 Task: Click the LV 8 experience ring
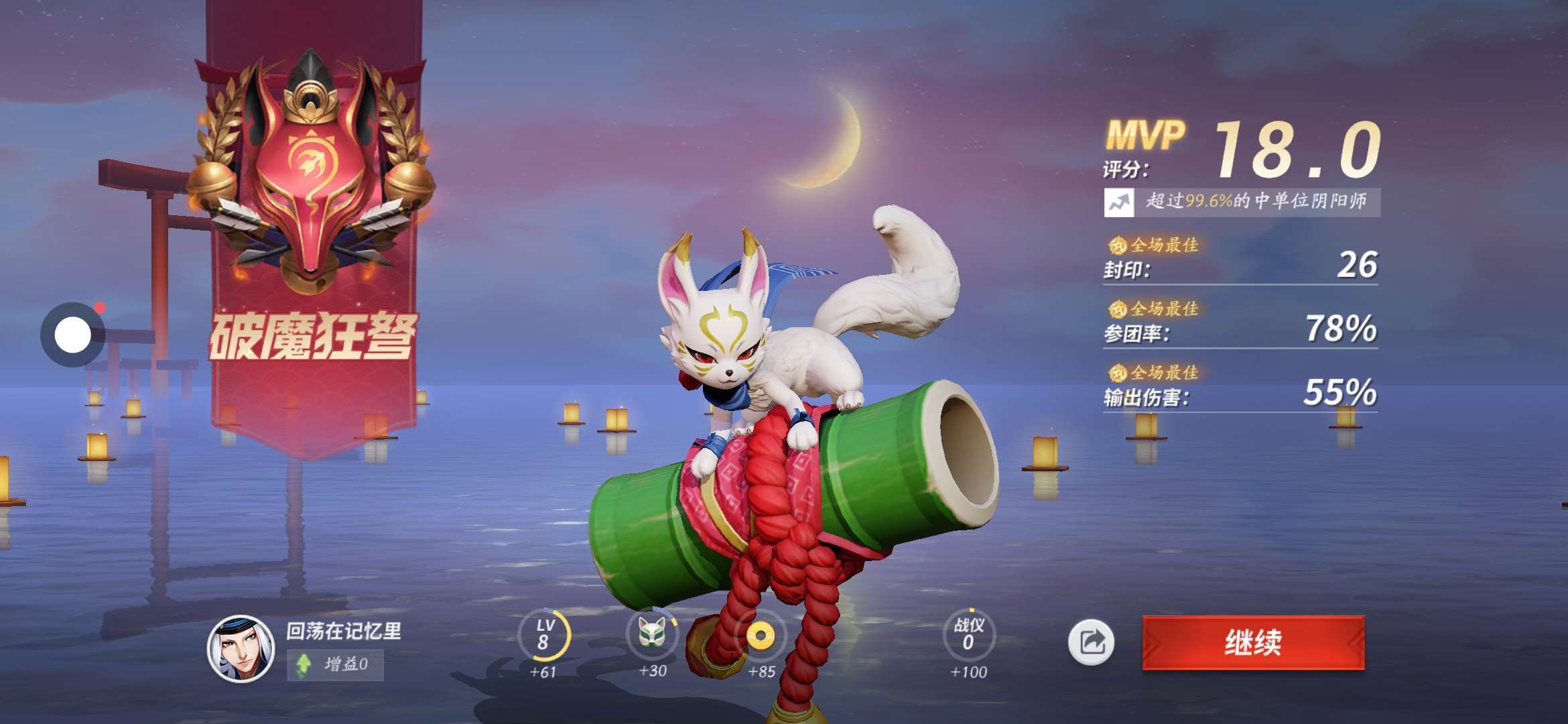[x=543, y=634]
